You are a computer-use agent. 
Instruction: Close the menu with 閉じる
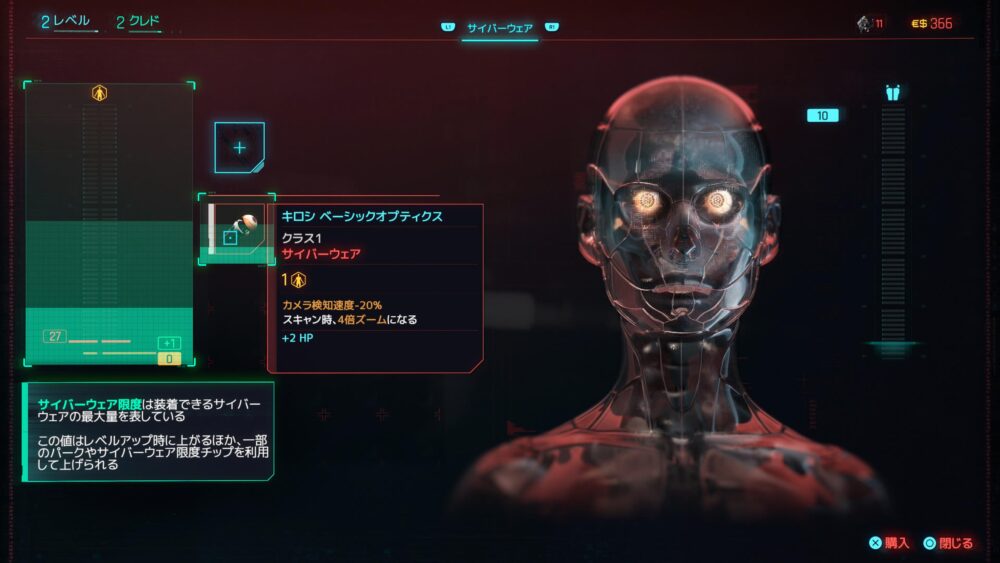coord(948,543)
